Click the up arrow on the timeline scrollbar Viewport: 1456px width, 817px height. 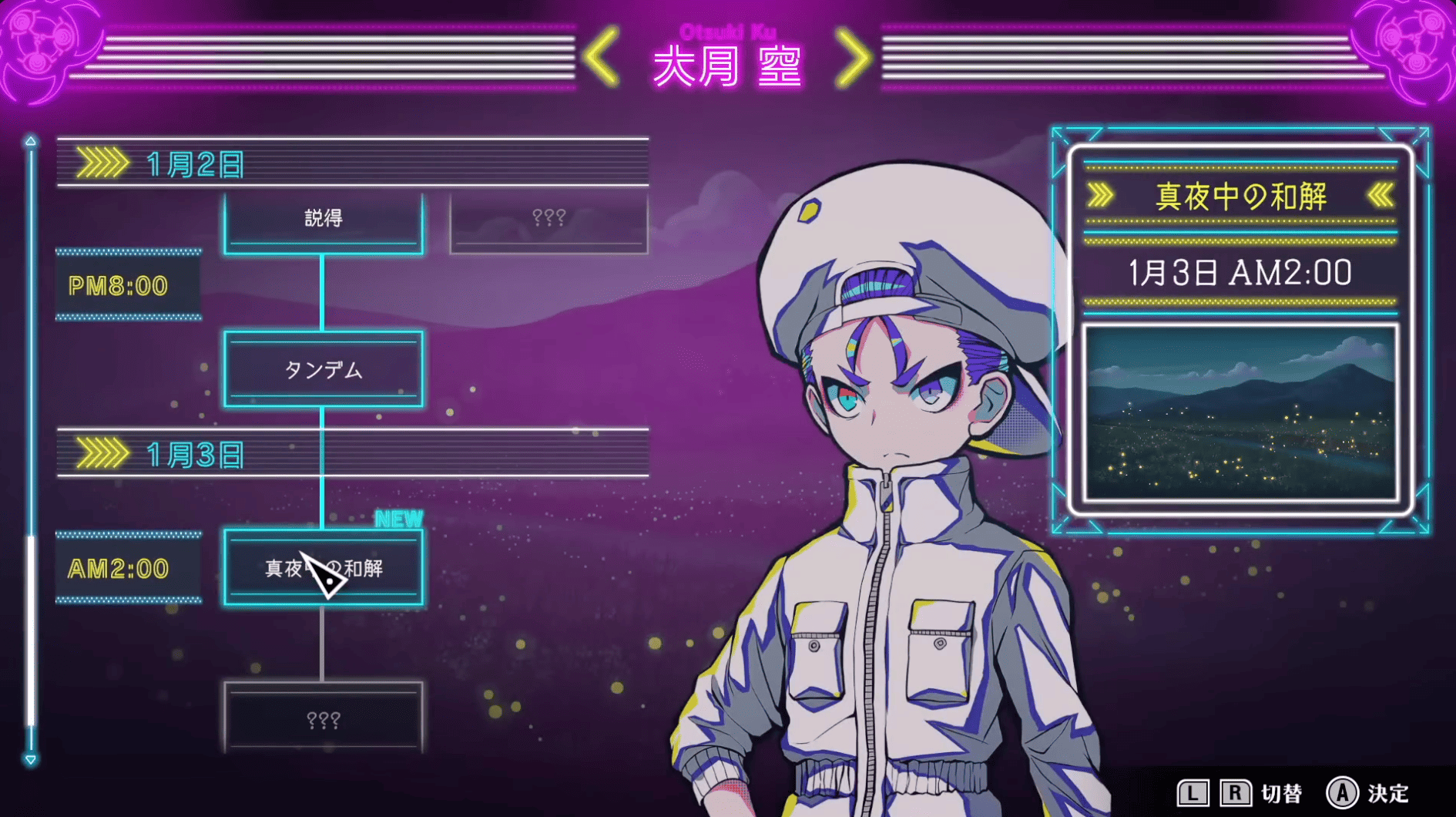[x=31, y=141]
